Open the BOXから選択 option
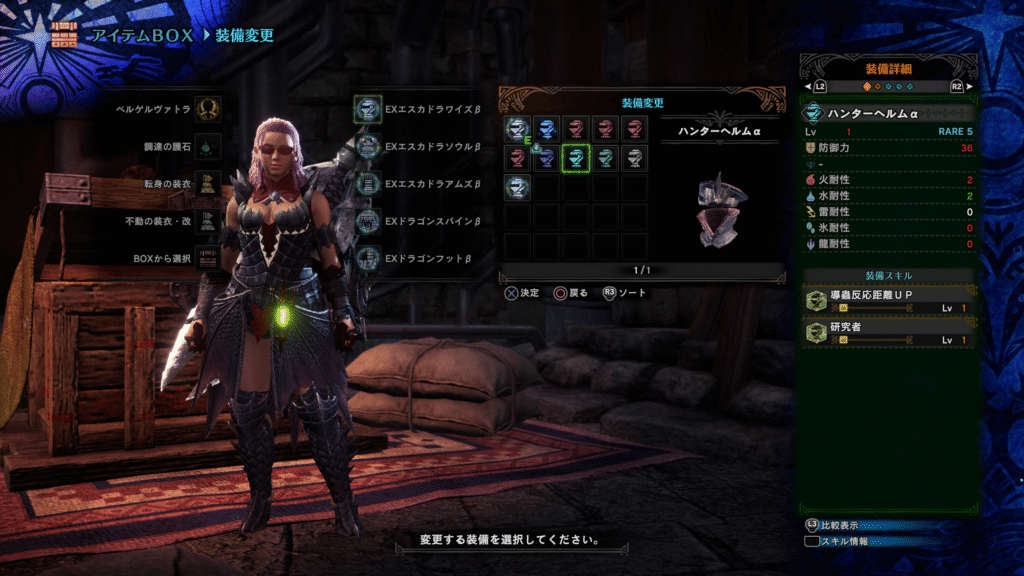Viewport: 1024px width, 576px height. coord(208,258)
